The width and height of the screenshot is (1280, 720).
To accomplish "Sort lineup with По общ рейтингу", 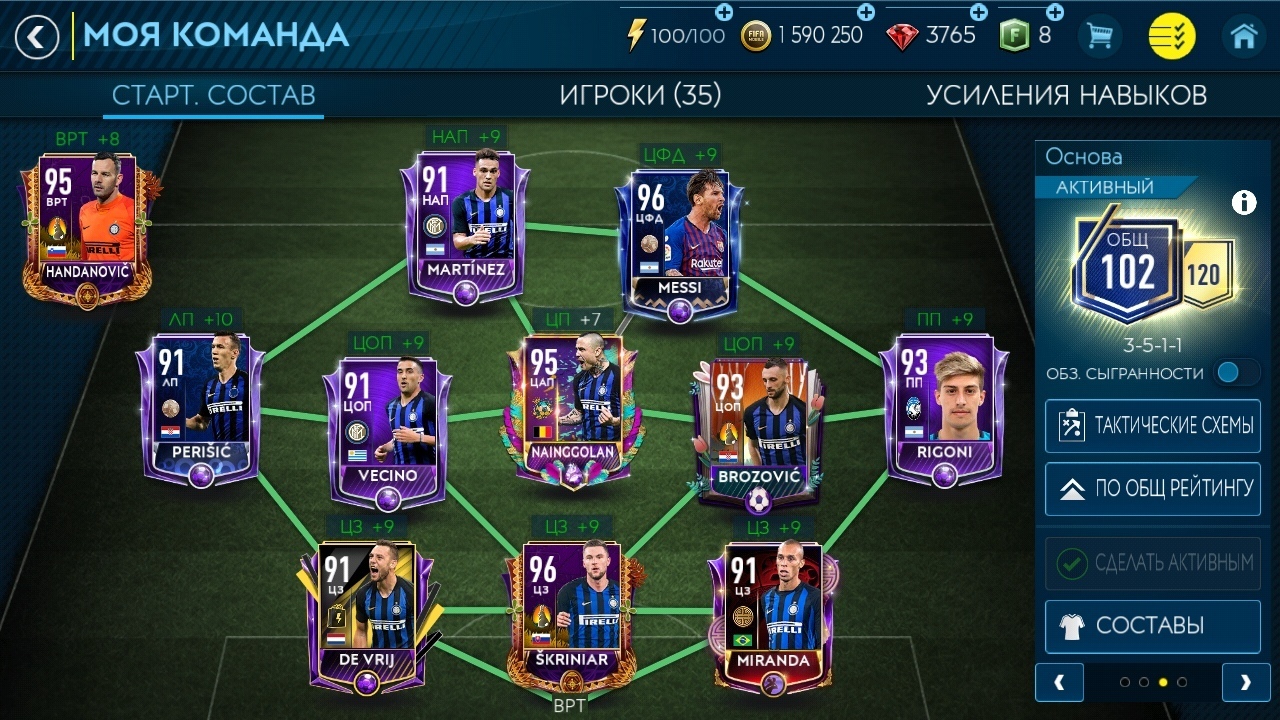I will coord(1152,489).
